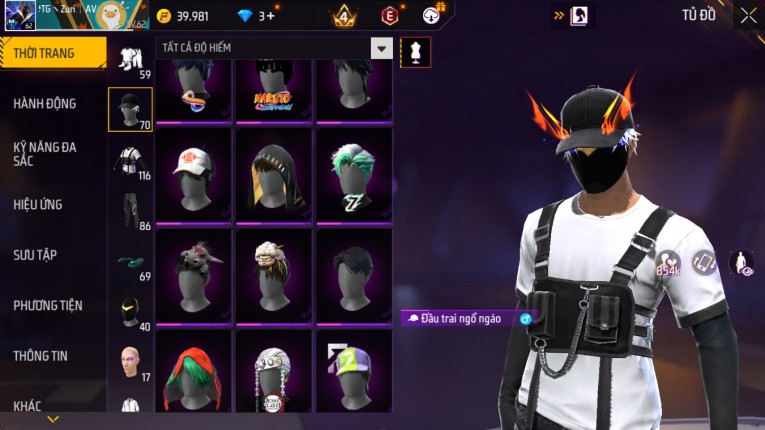Open the Hành Động section
Viewport: 765px width, 430px height.
click(45, 103)
